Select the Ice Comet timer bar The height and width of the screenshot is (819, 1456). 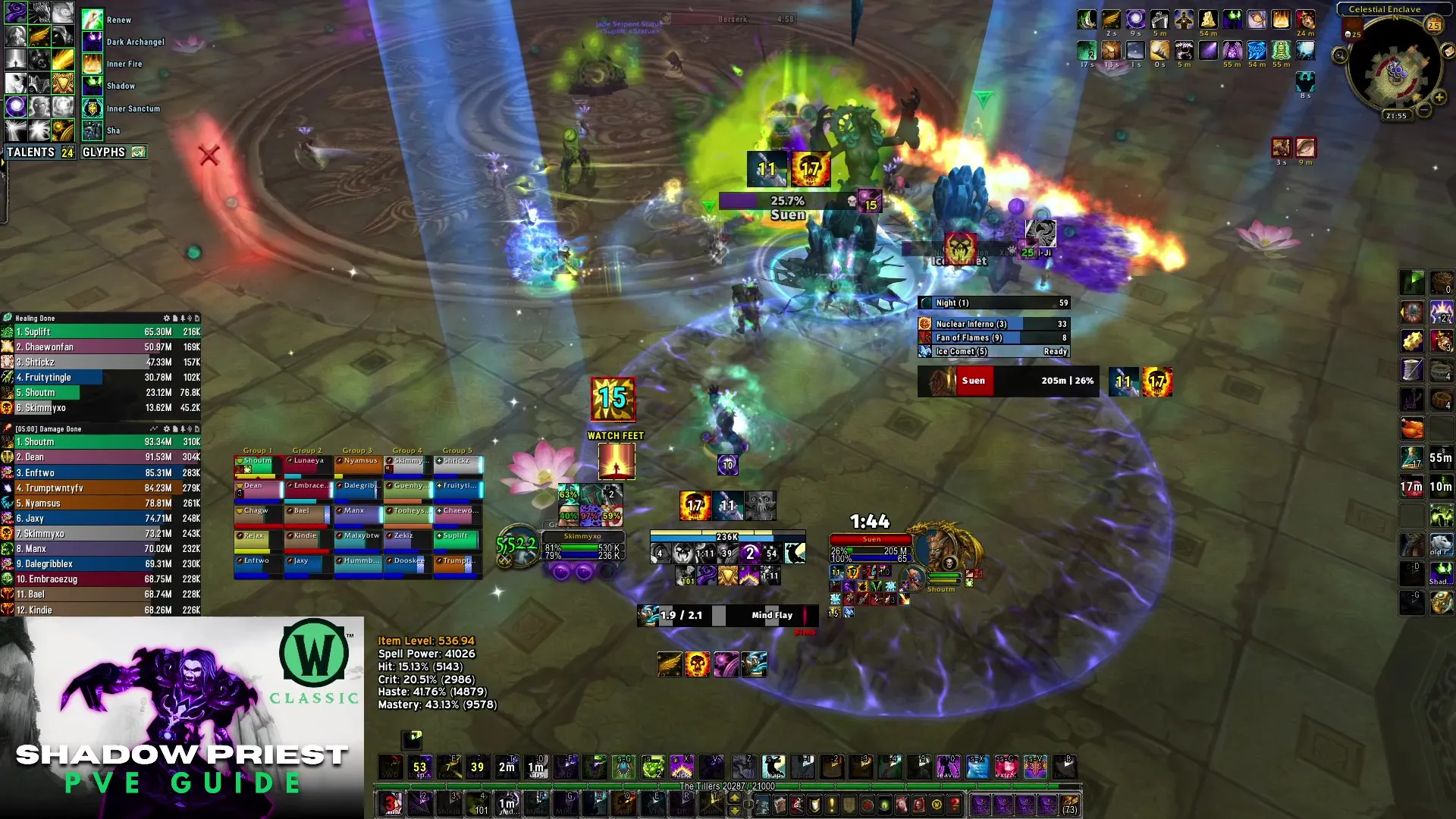(993, 352)
